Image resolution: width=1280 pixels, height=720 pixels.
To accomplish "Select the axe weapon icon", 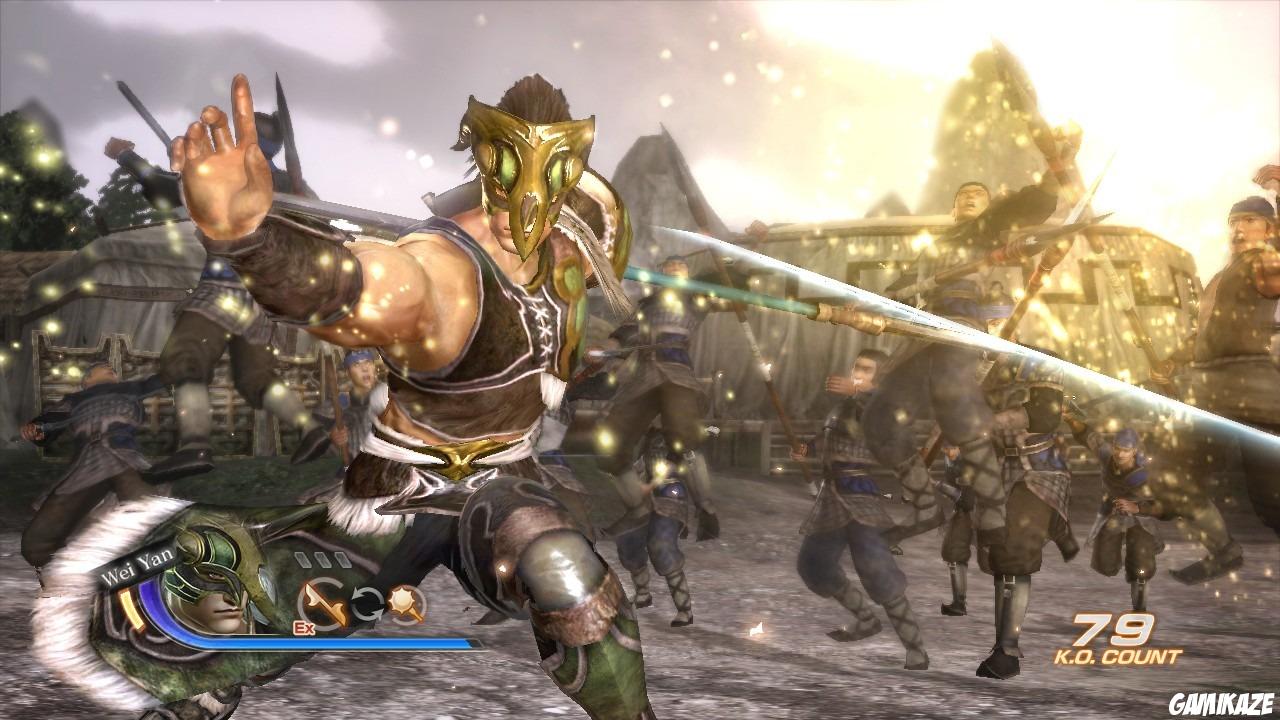I will (321, 604).
